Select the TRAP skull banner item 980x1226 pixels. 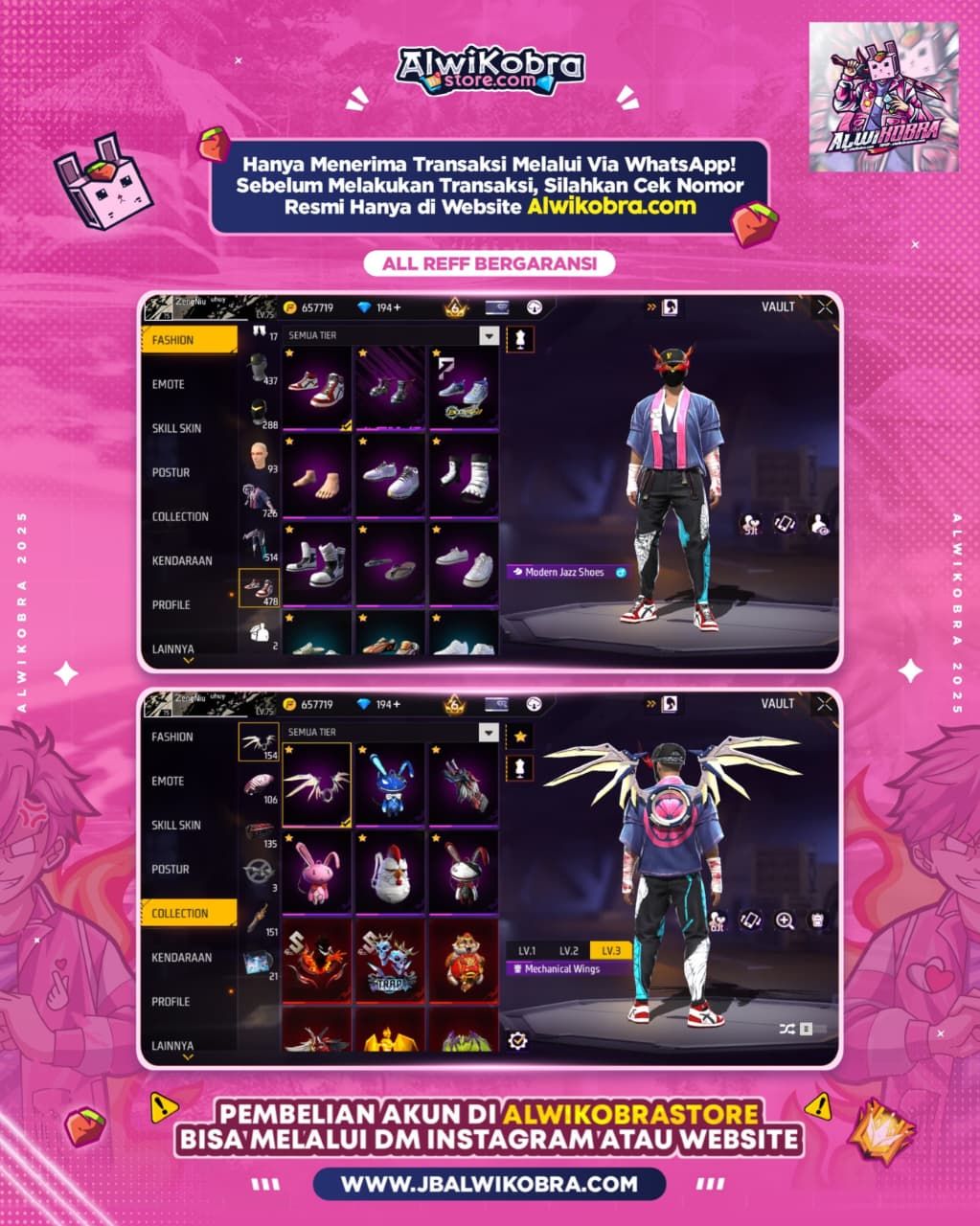click(391, 962)
